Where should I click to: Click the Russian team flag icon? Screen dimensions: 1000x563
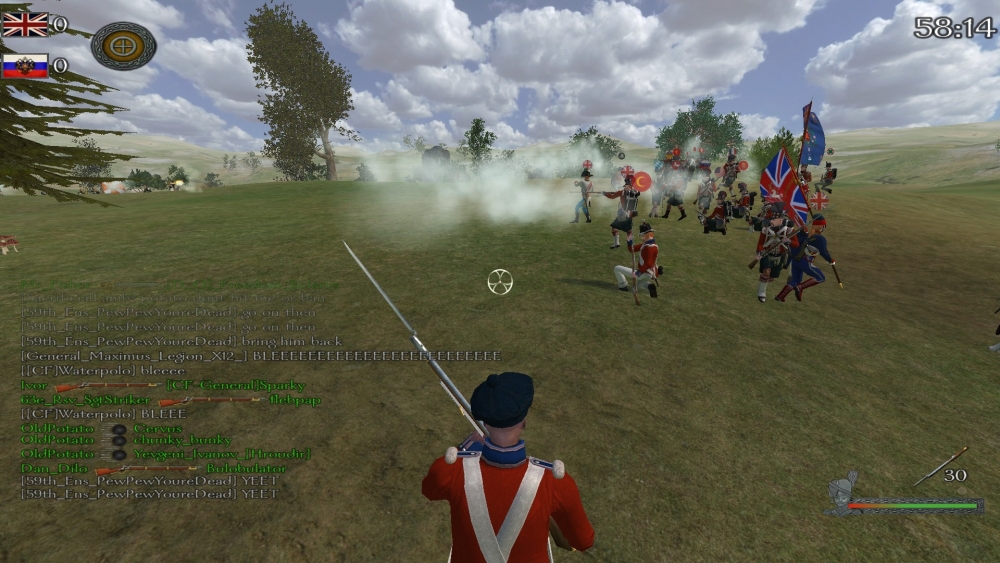click(25, 66)
